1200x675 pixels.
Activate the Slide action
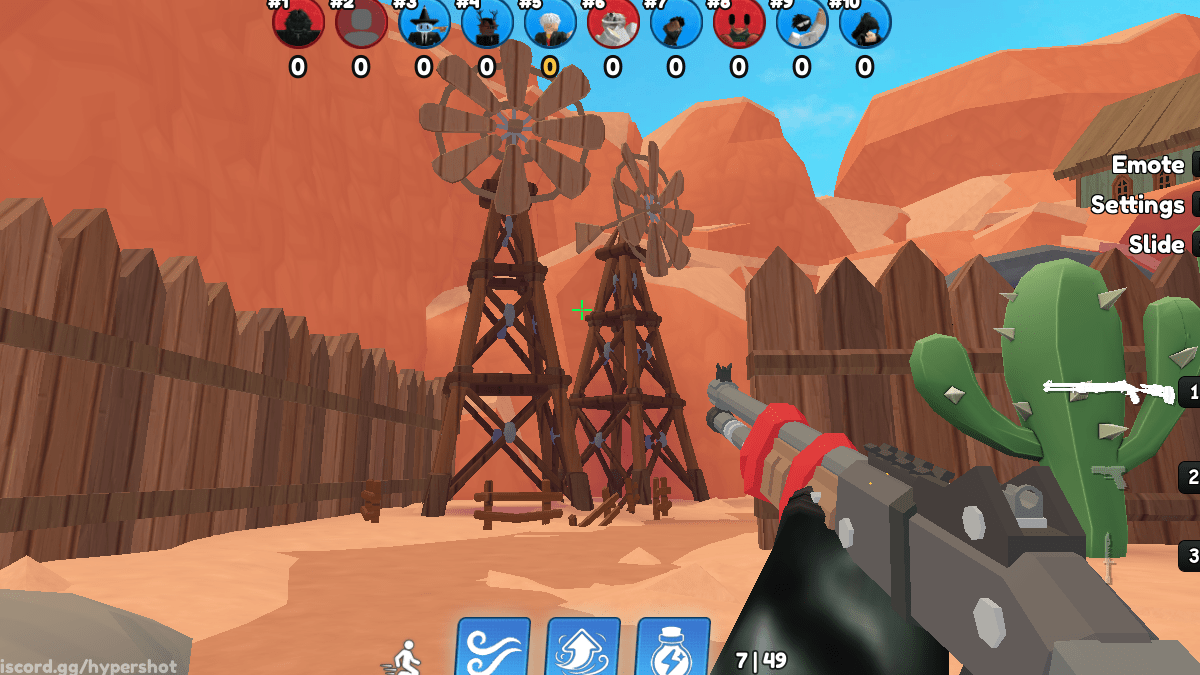click(1156, 245)
